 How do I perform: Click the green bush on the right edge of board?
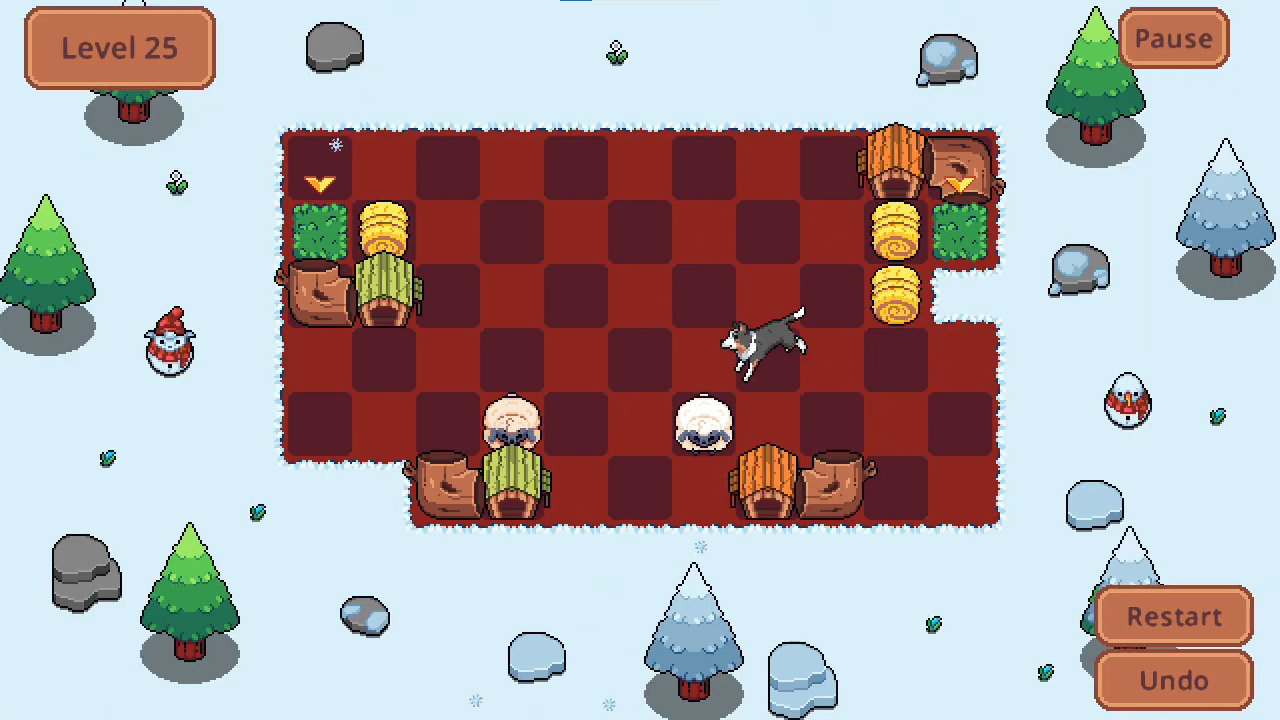(960, 232)
